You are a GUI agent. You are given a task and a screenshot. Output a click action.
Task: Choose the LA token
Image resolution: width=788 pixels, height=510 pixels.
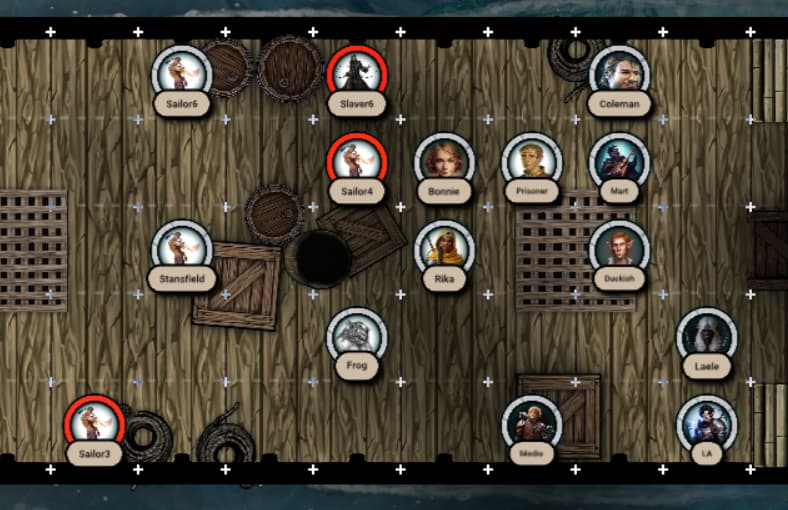pyautogui.click(x=706, y=423)
